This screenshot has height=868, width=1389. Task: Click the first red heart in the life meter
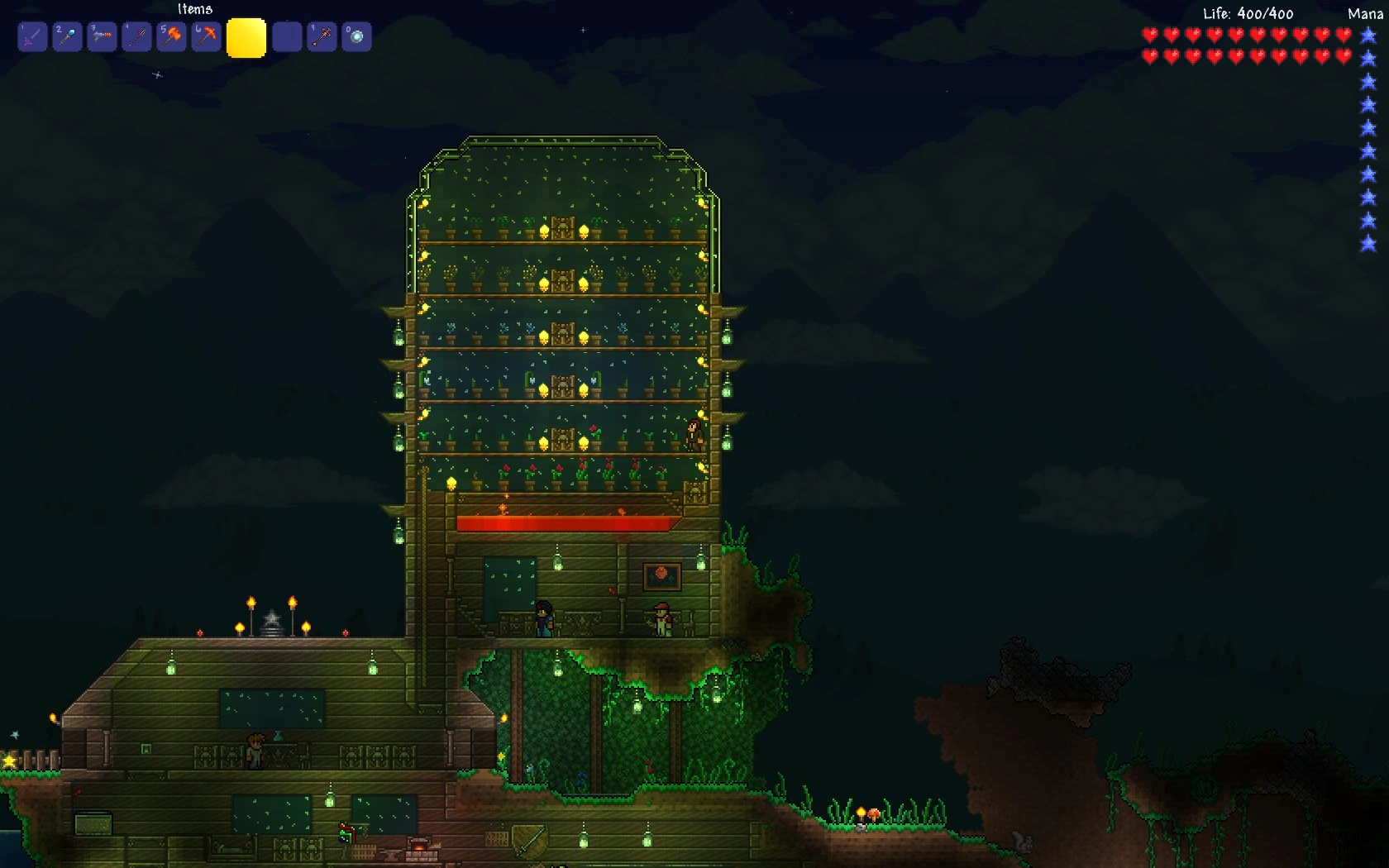point(1148,36)
